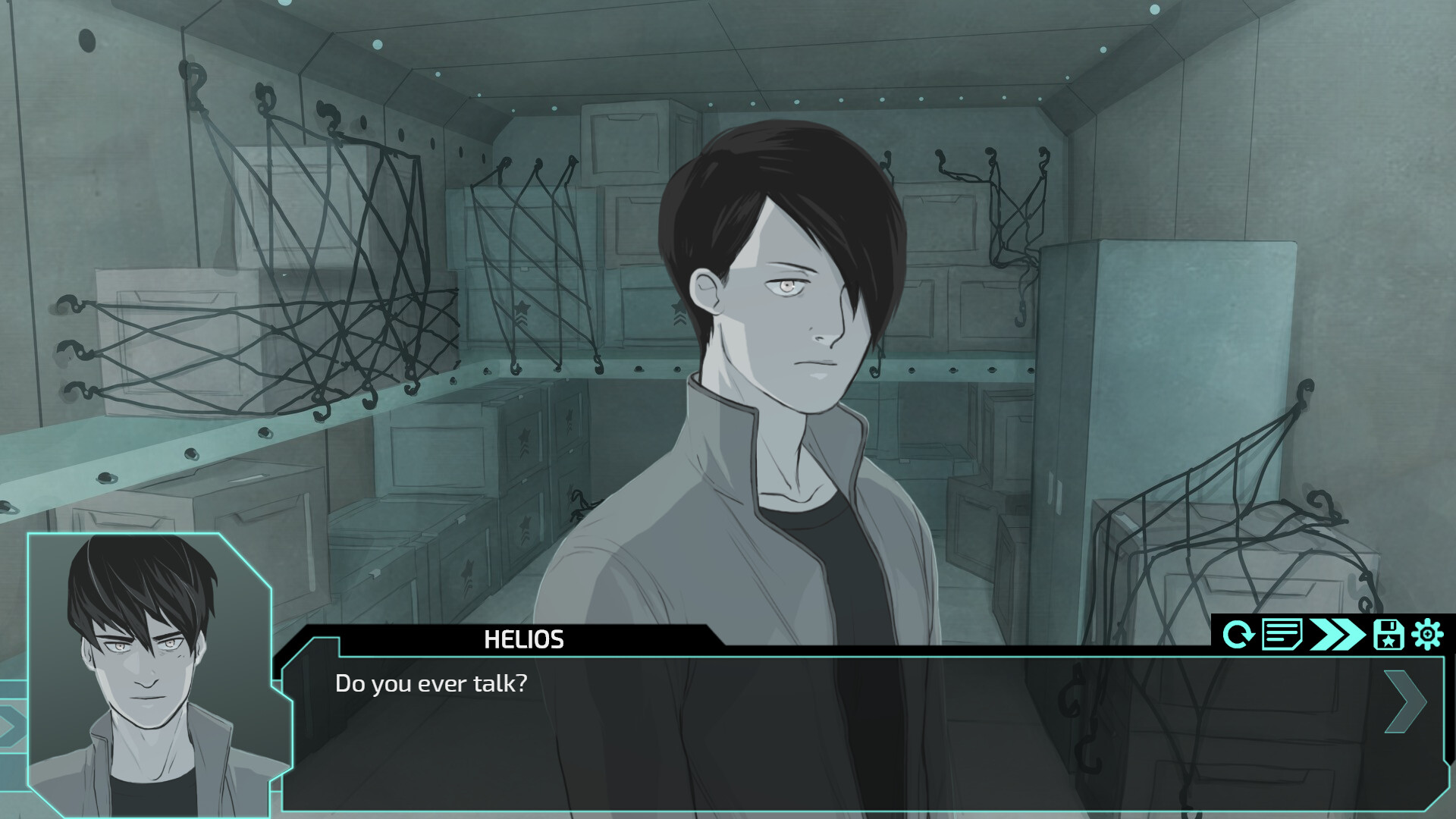Click the circular arrow auto-play icon

[x=1238, y=634]
